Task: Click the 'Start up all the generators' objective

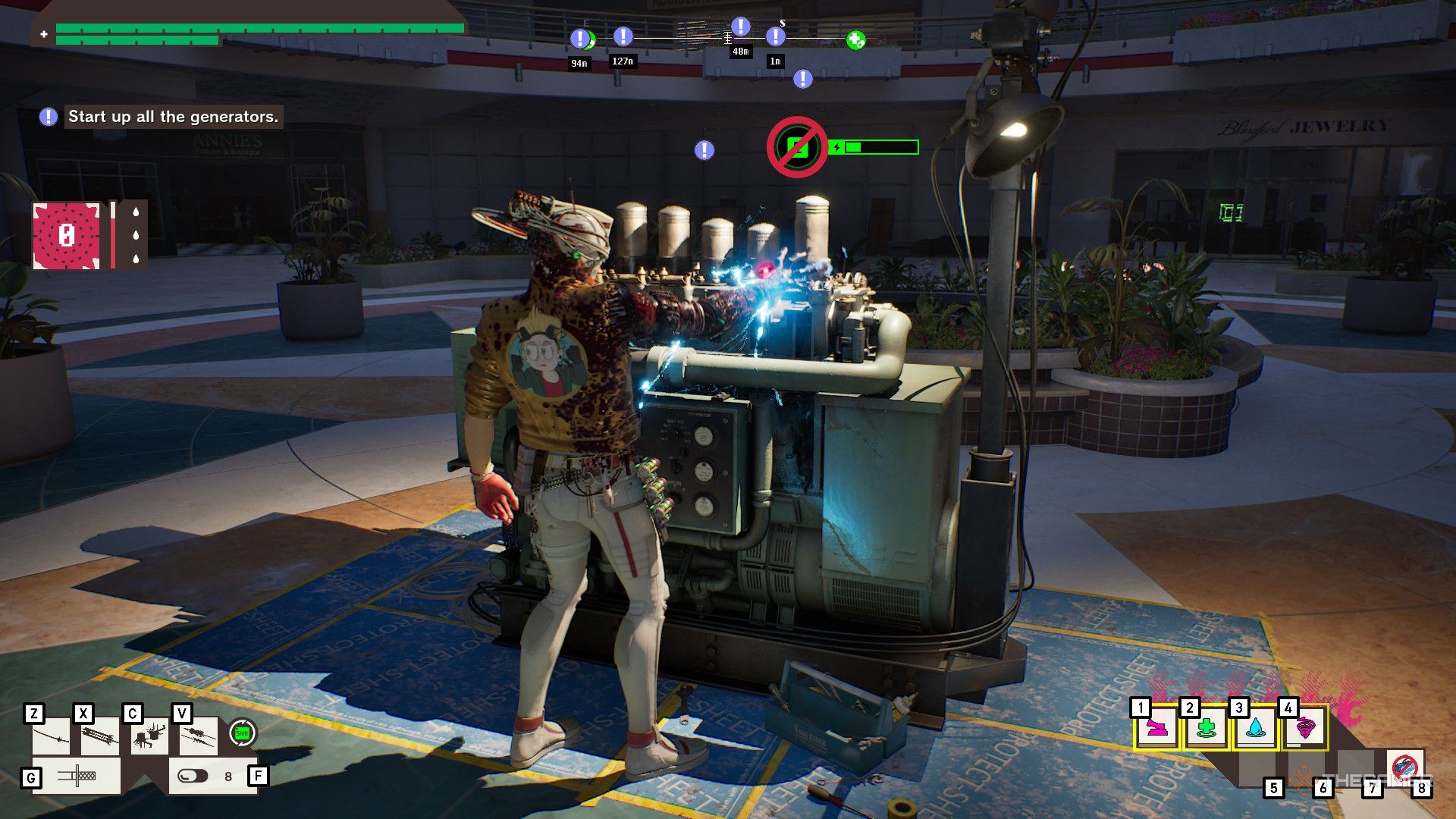Action: pyautogui.click(x=173, y=117)
